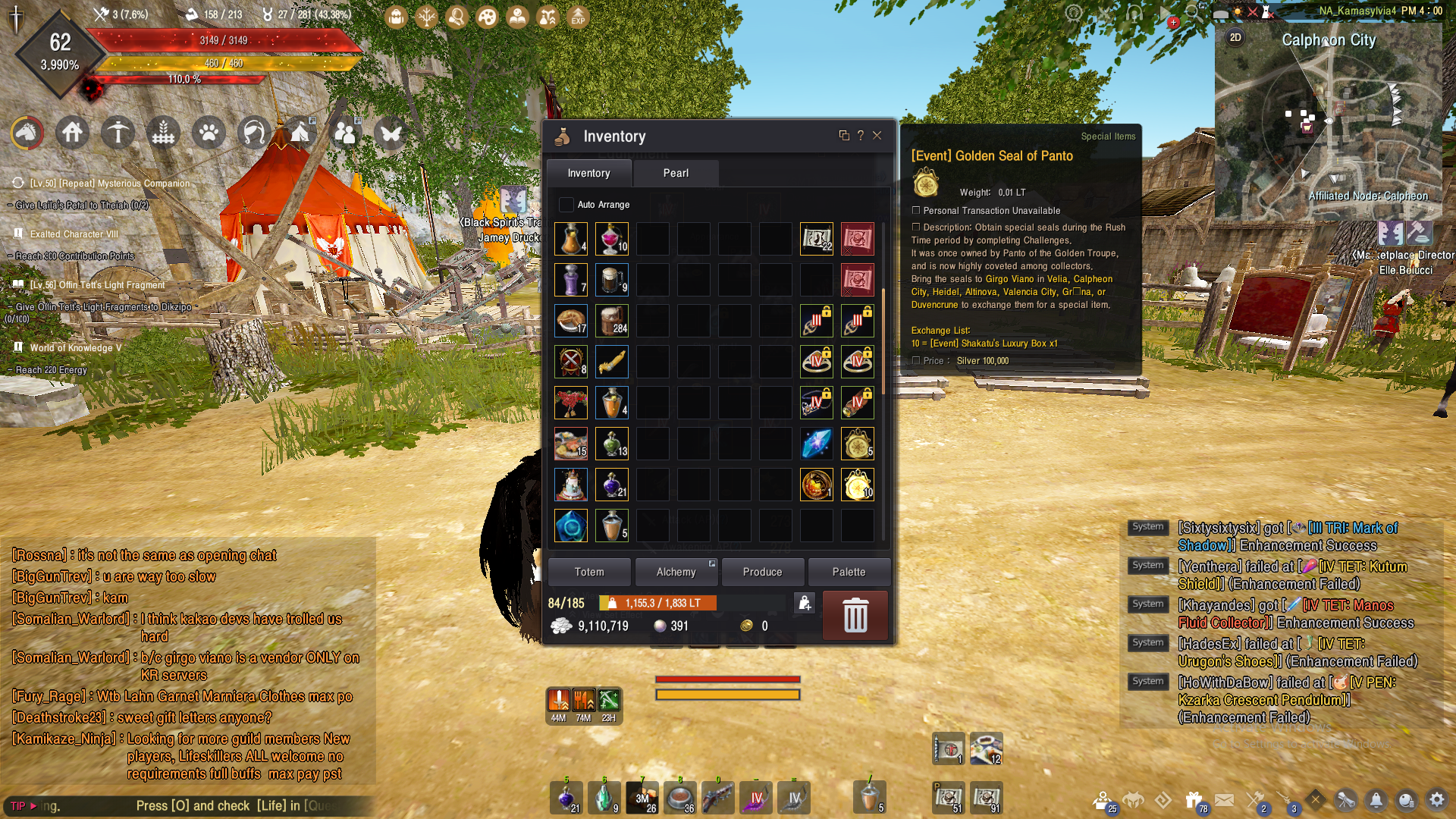1456x819 pixels.
Task: Open the Produce window
Action: tap(762, 572)
